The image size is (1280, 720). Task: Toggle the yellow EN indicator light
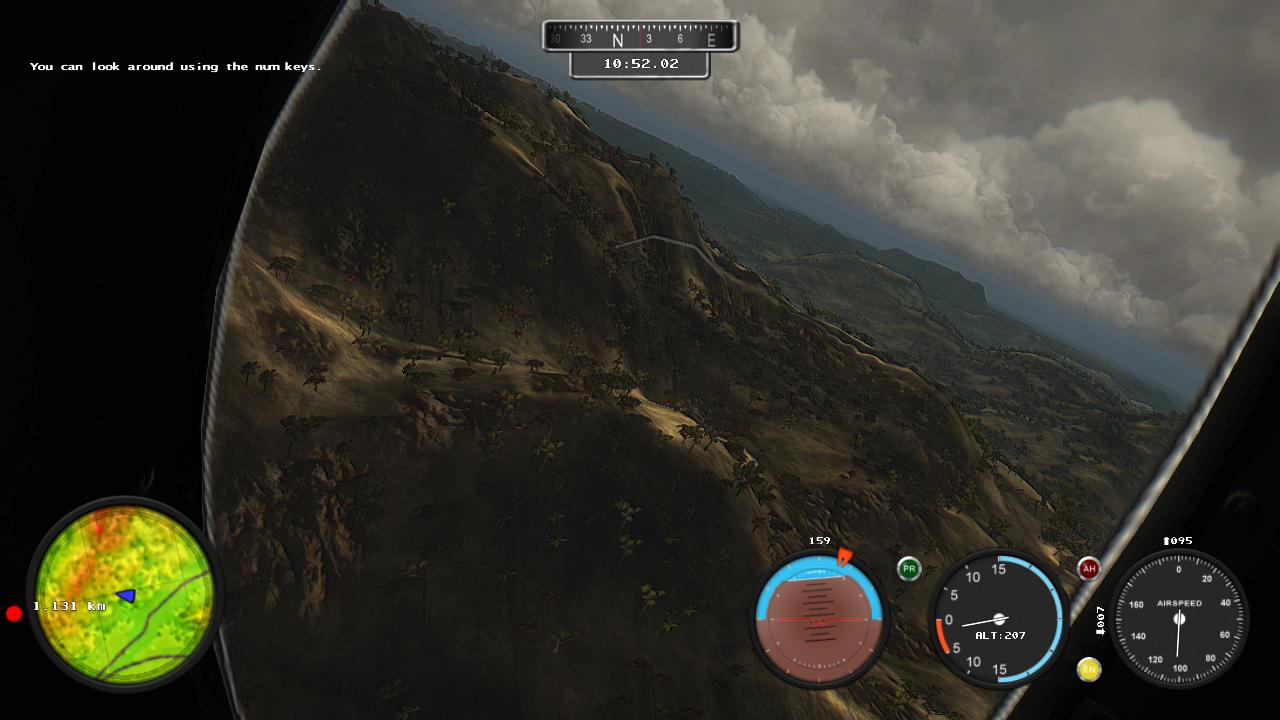[x=1089, y=669]
